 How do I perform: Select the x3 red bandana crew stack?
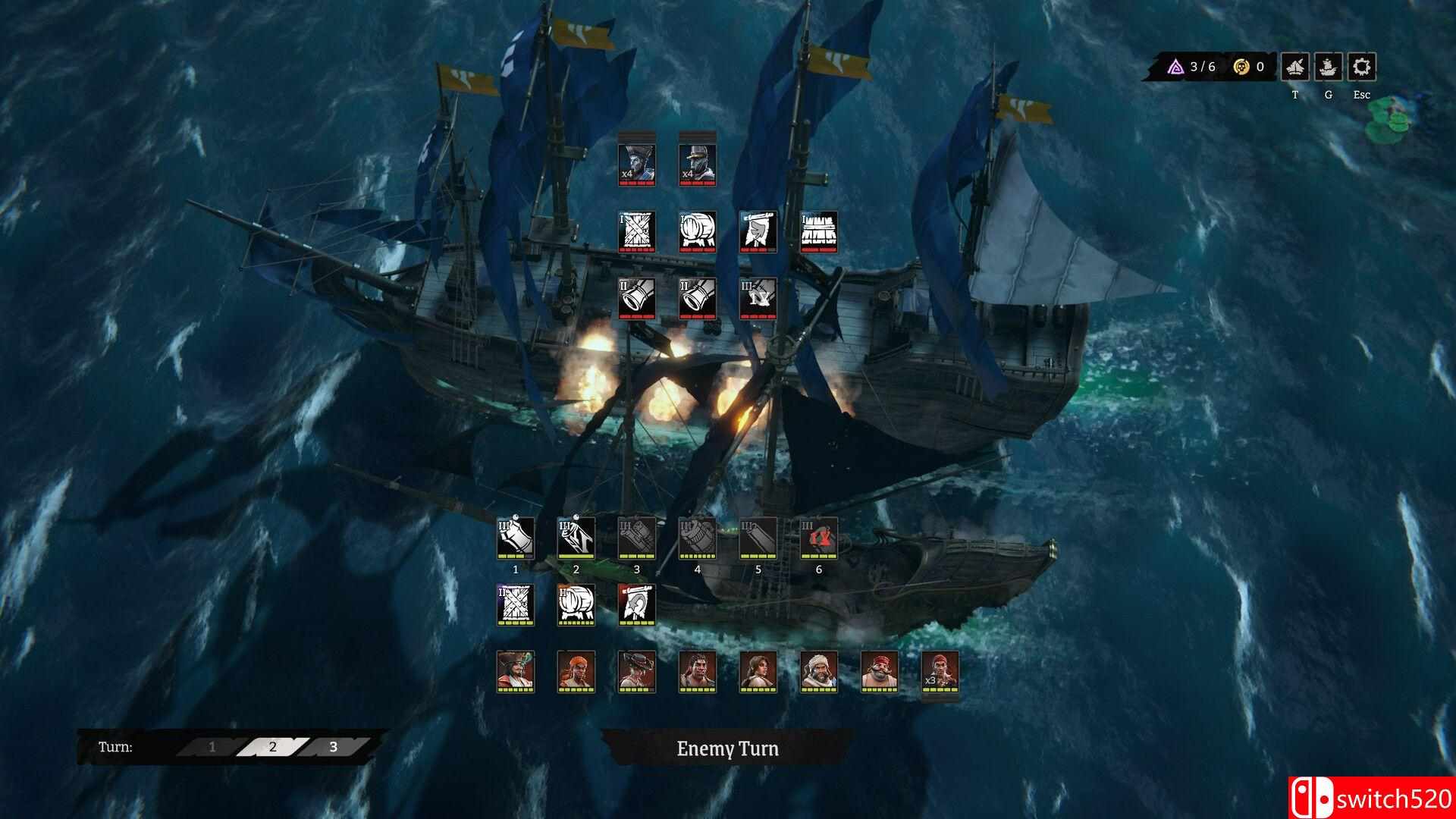tap(940, 670)
